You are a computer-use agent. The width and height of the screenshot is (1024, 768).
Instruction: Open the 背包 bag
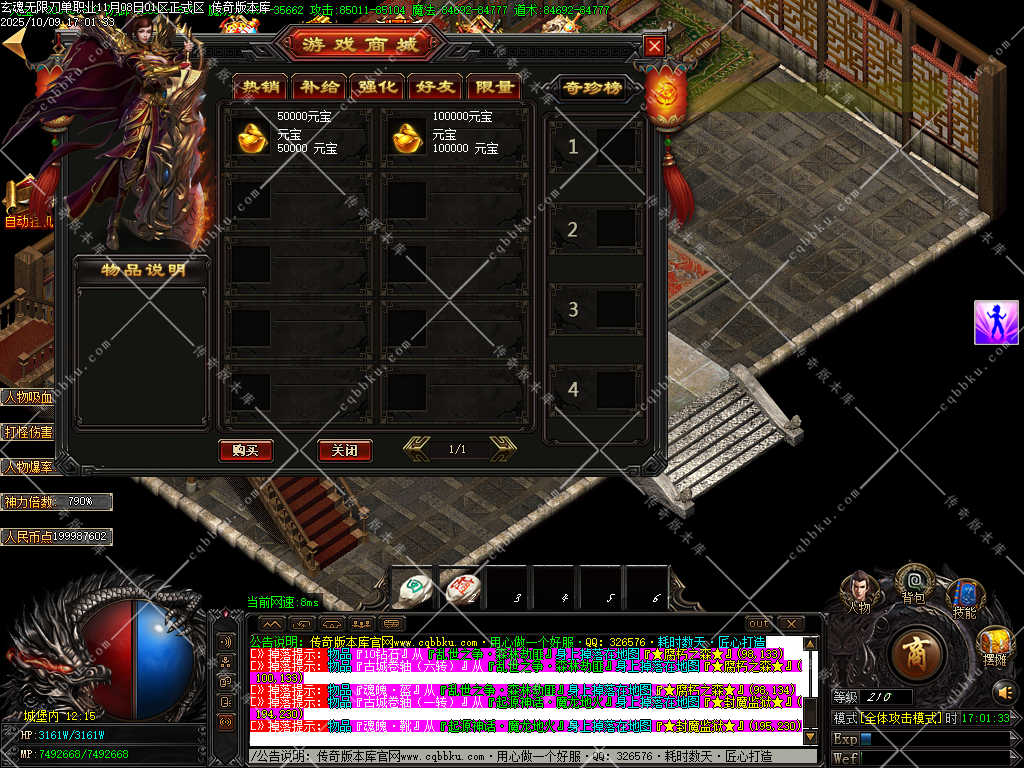[x=914, y=580]
